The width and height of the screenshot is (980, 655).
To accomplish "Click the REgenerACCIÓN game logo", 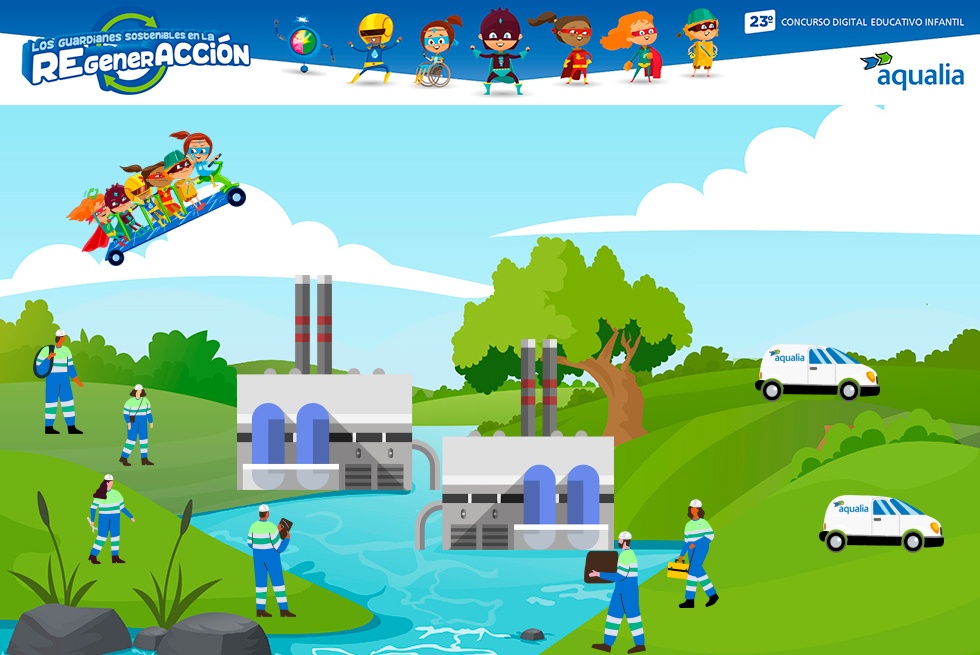I will pos(137,56).
